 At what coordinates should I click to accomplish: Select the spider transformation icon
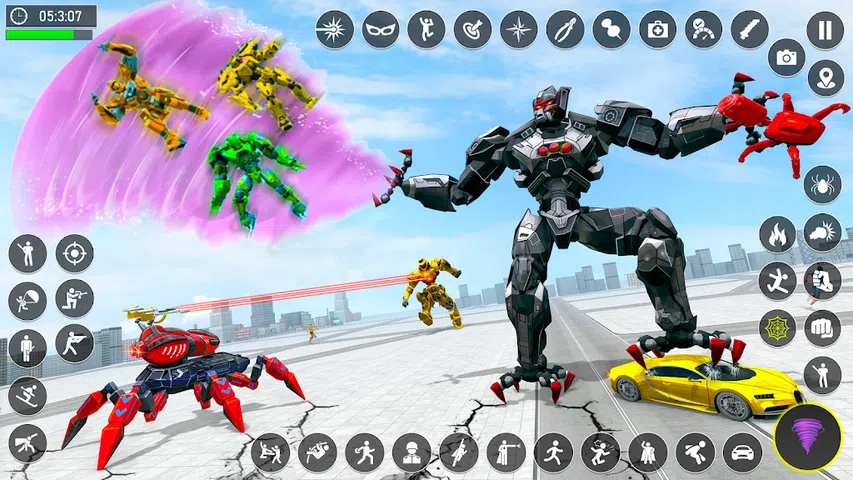tap(822, 184)
